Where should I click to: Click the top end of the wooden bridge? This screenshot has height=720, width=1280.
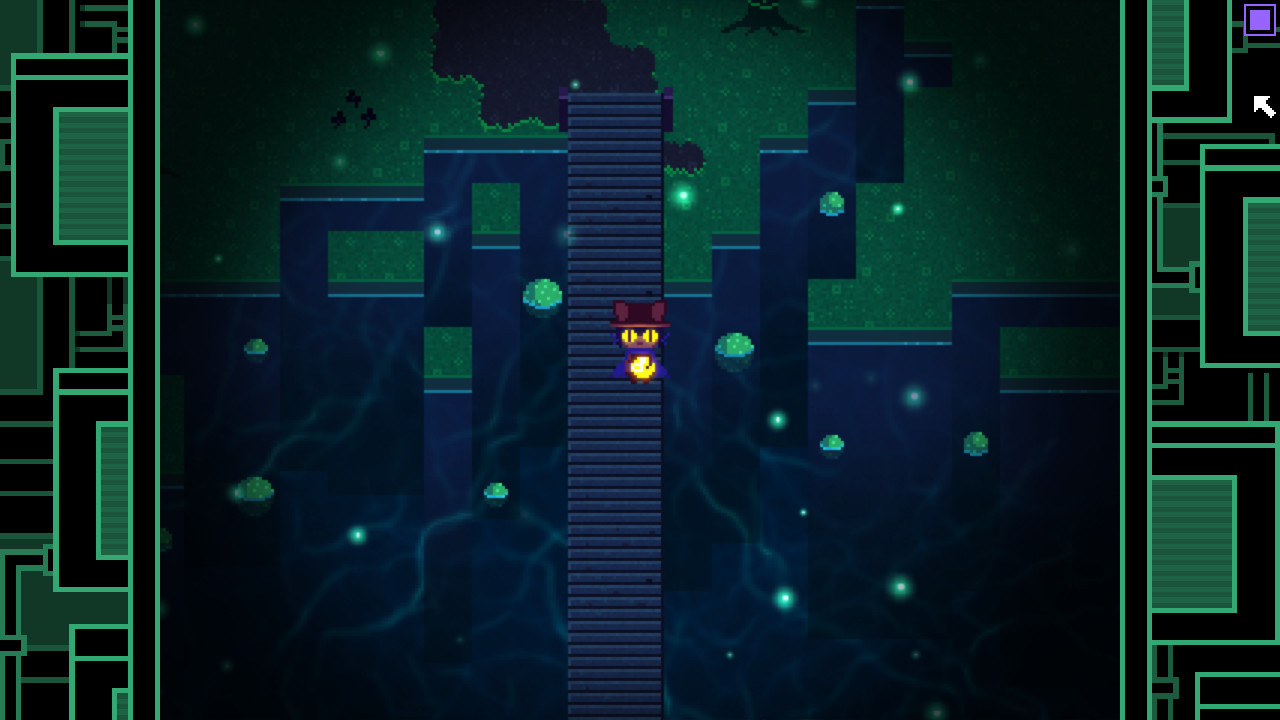coord(614,100)
